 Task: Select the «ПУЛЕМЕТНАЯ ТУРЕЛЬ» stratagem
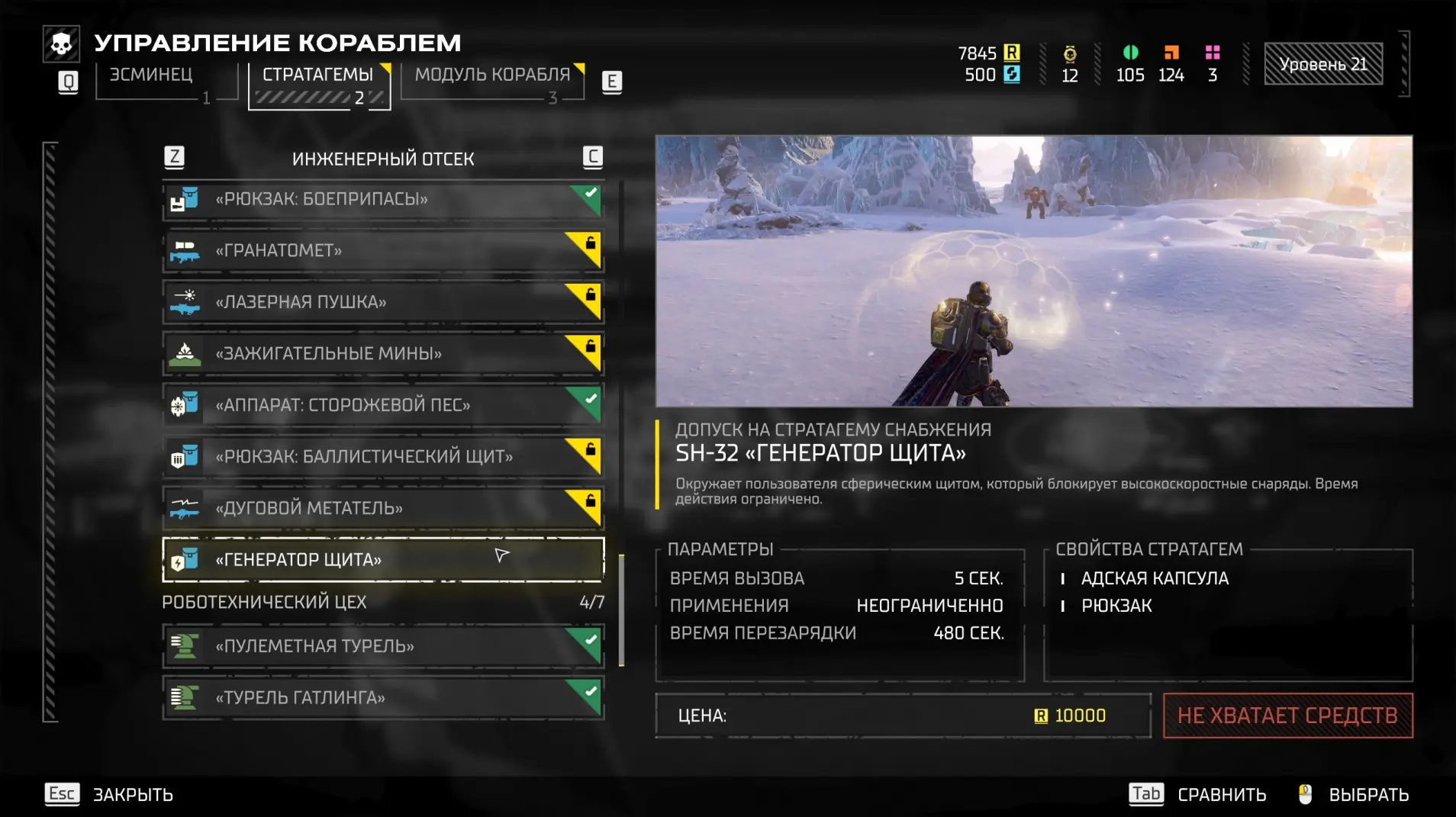tap(382, 646)
